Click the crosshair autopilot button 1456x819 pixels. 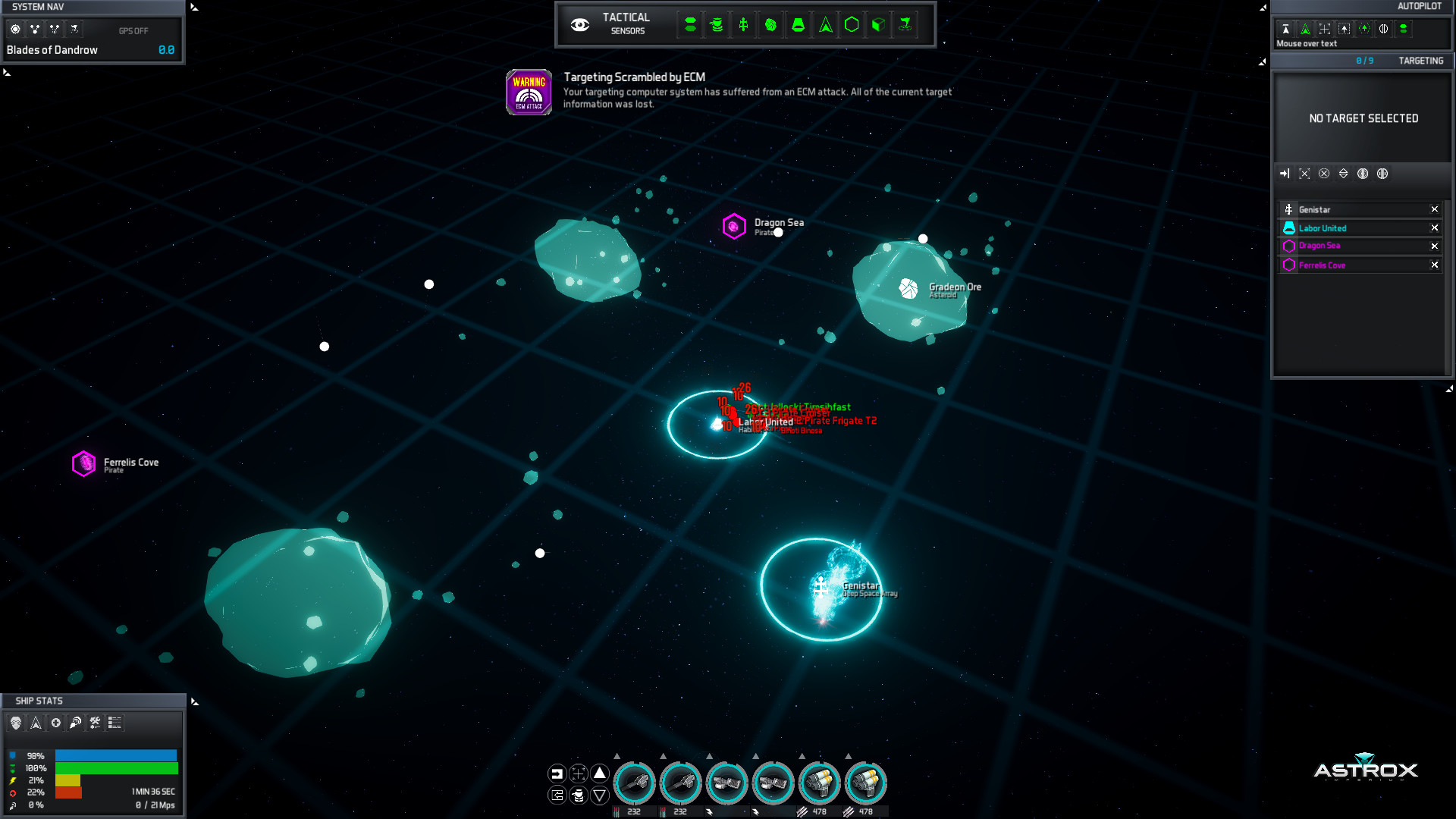1325,29
